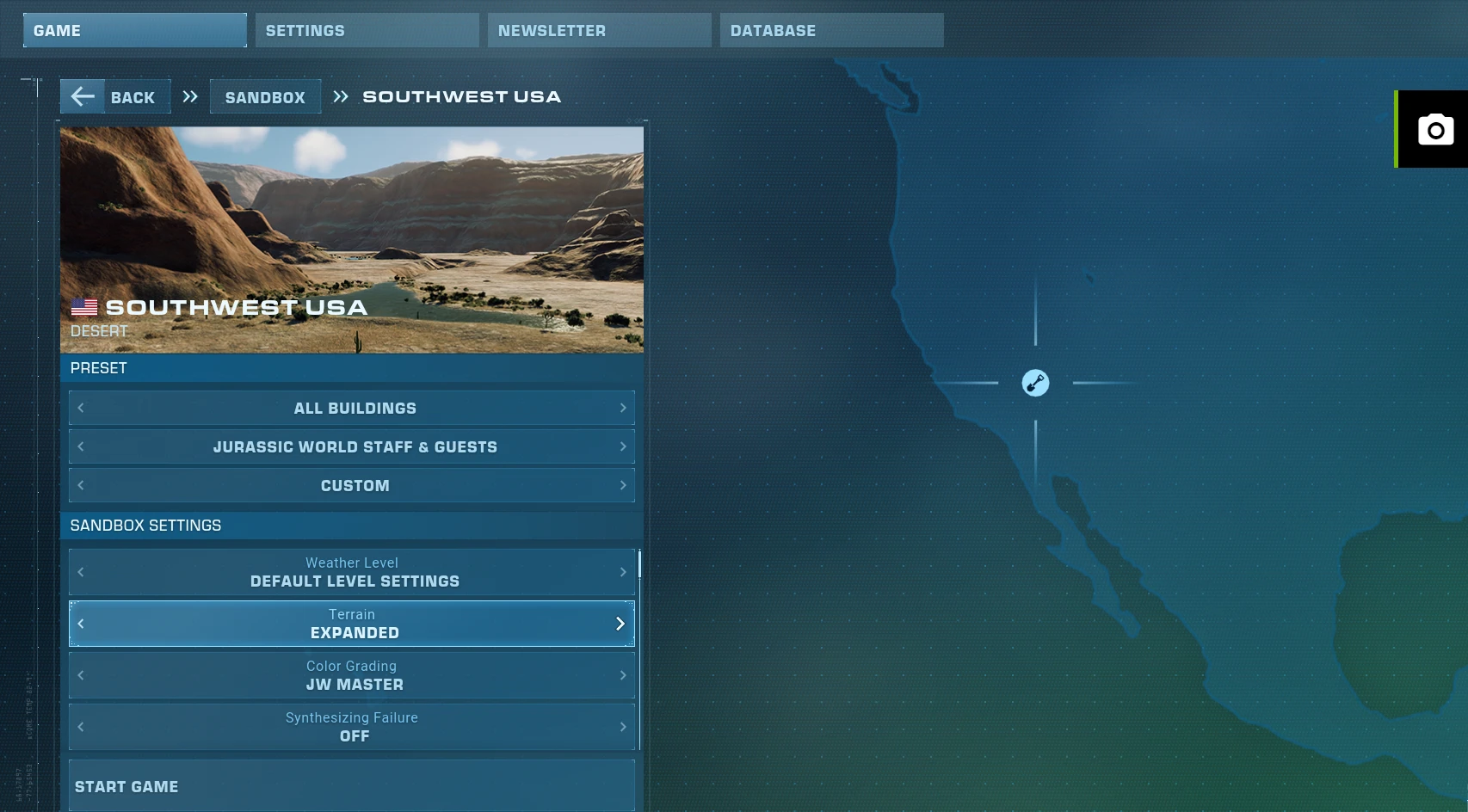This screenshot has height=812, width=1468.
Task: Open the Settings tab
Action: 367,30
